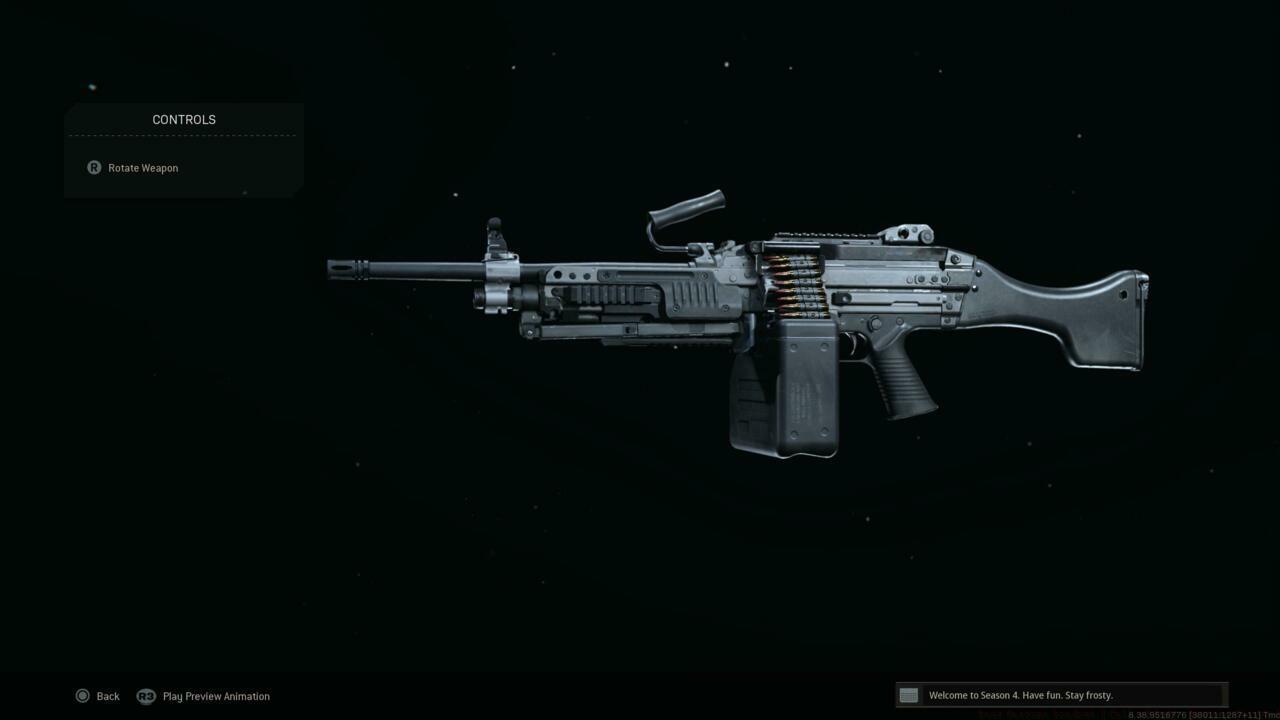Click Back to exit the preview
Image resolution: width=1280 pixels, height=720 pixels.
107,696
